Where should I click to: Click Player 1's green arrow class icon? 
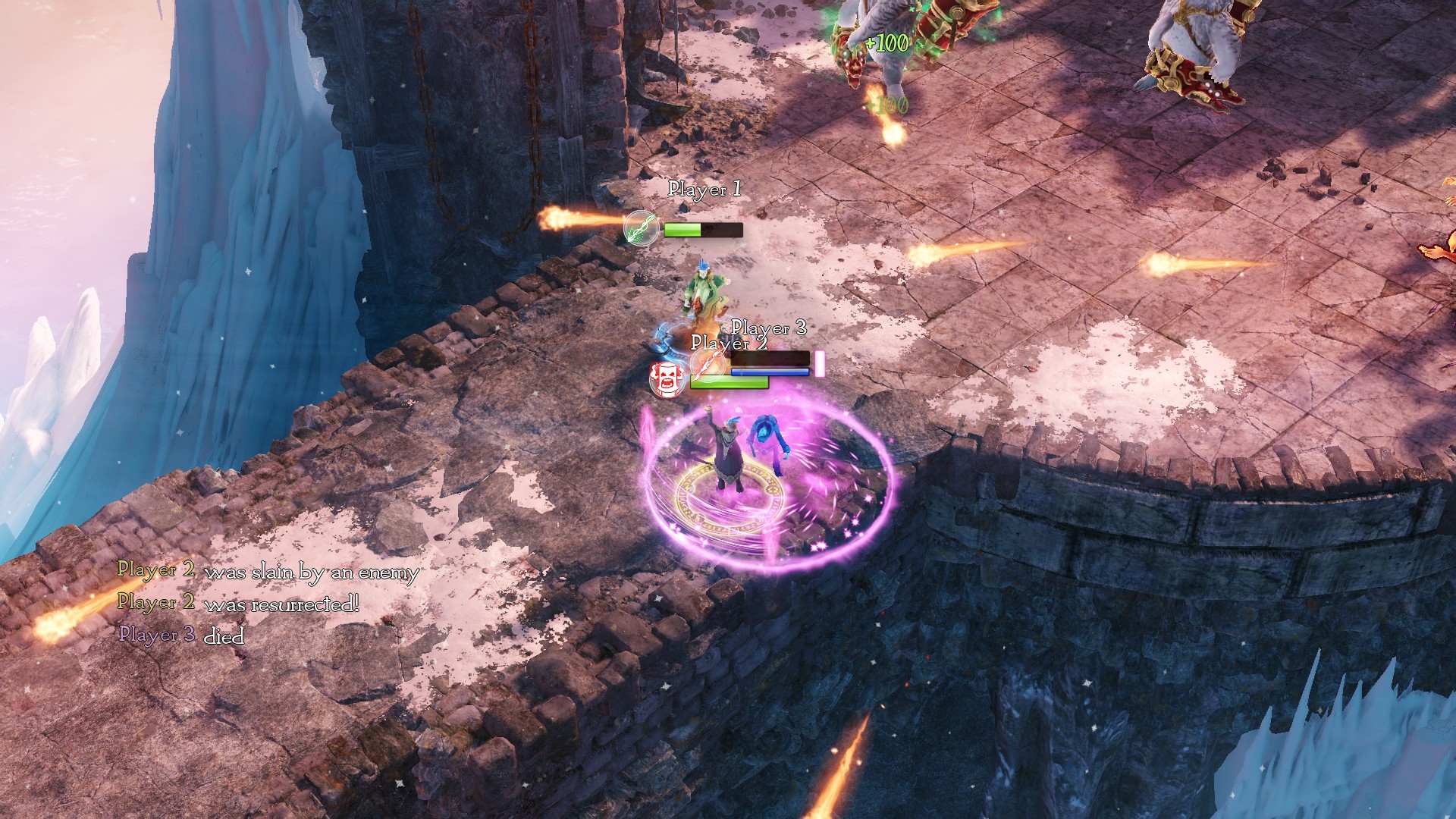tap(641, 227)
